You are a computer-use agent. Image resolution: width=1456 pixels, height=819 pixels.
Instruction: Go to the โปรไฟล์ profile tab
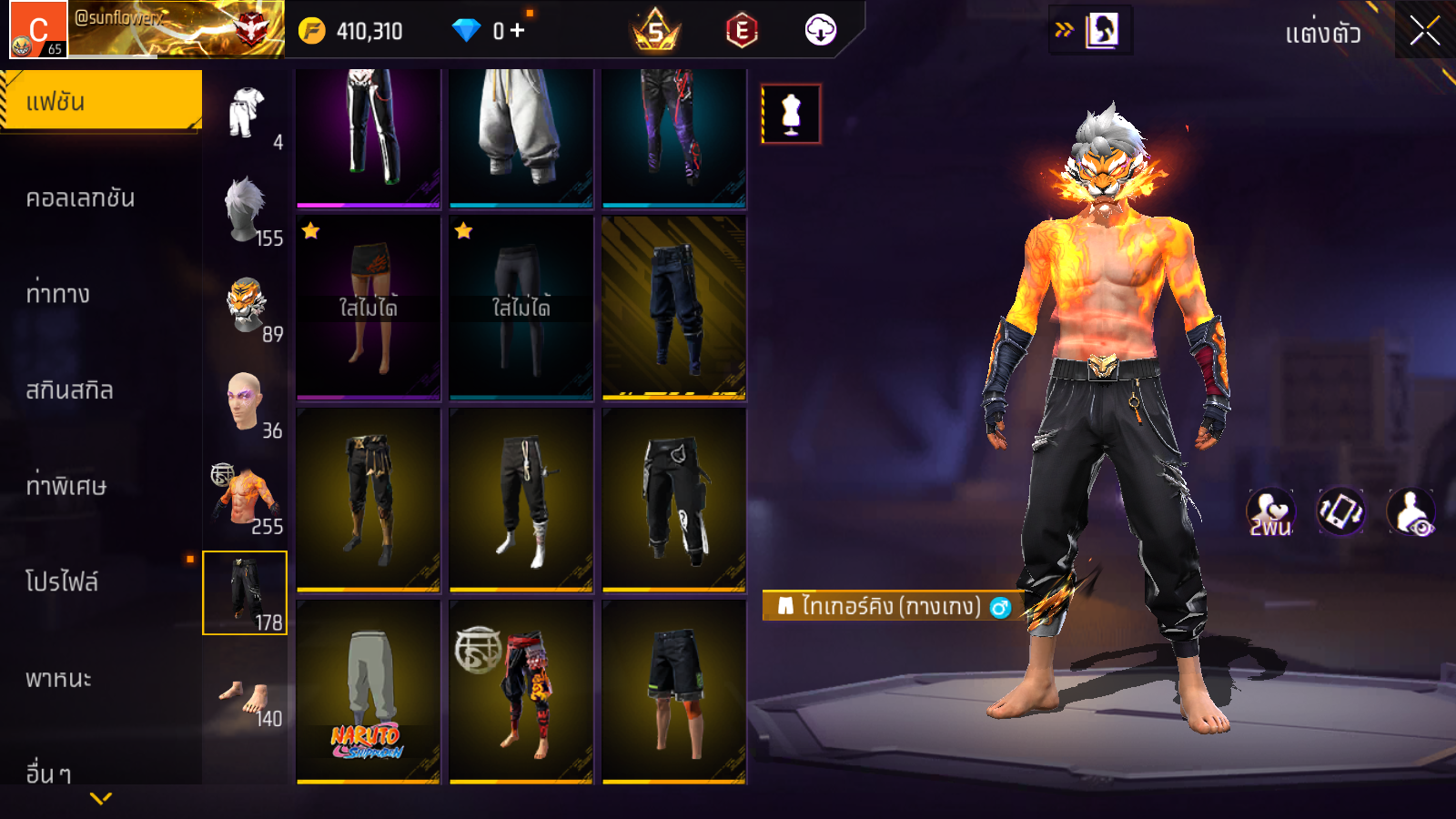point(62,582)
